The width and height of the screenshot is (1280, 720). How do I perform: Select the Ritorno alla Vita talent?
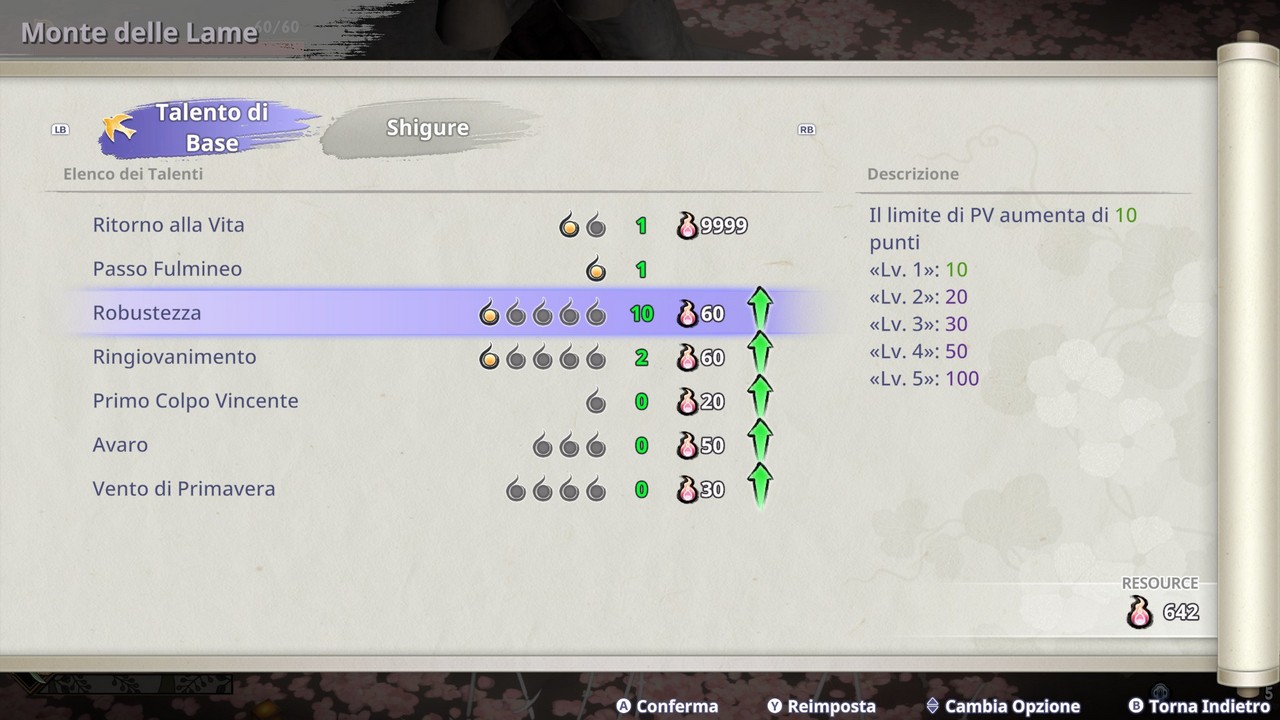click(x=168, y=225)
